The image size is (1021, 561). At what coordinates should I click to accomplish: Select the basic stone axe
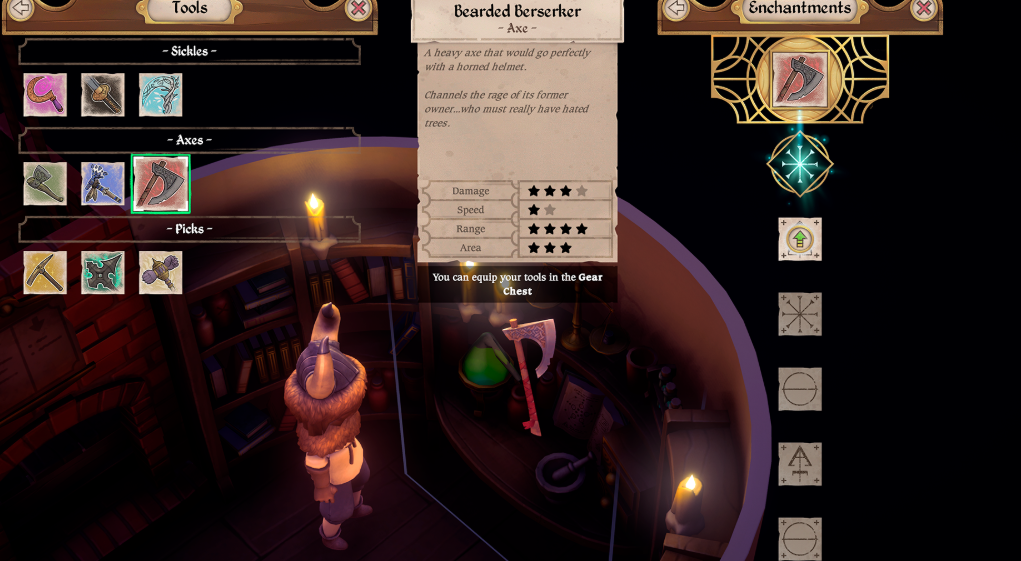(x=45, y=184)
